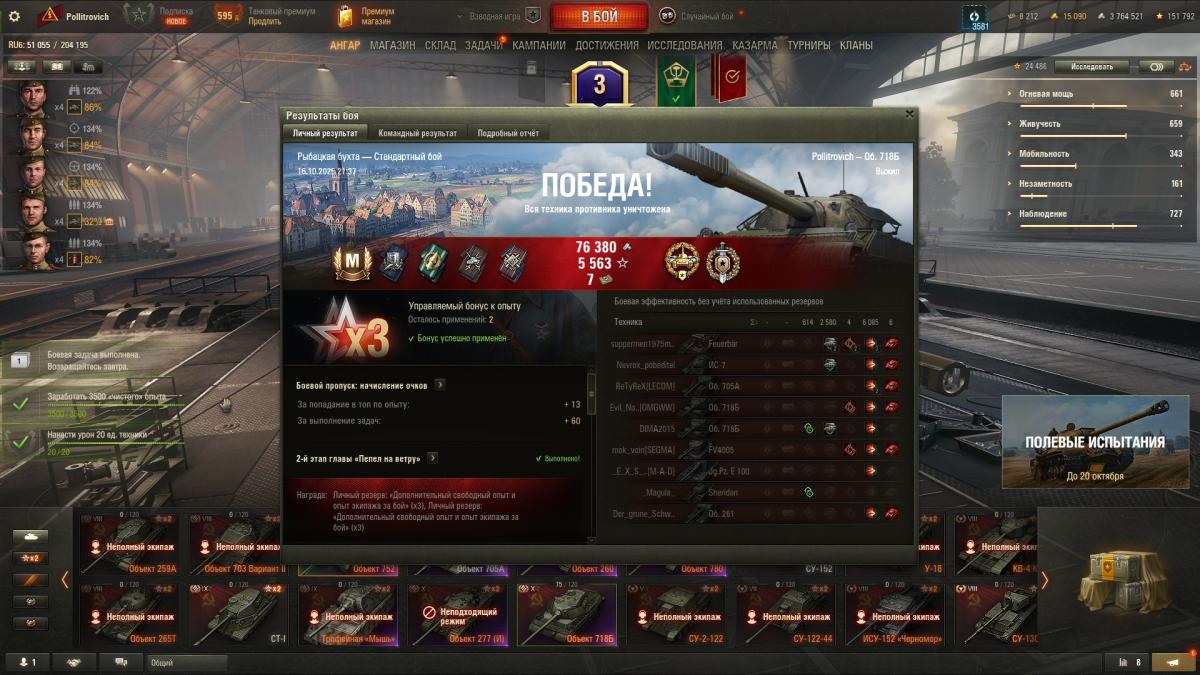This screenshot has height=675, width=1200.
Task: Select the Объект 277 (И) tank
Action: click(457, 615)
